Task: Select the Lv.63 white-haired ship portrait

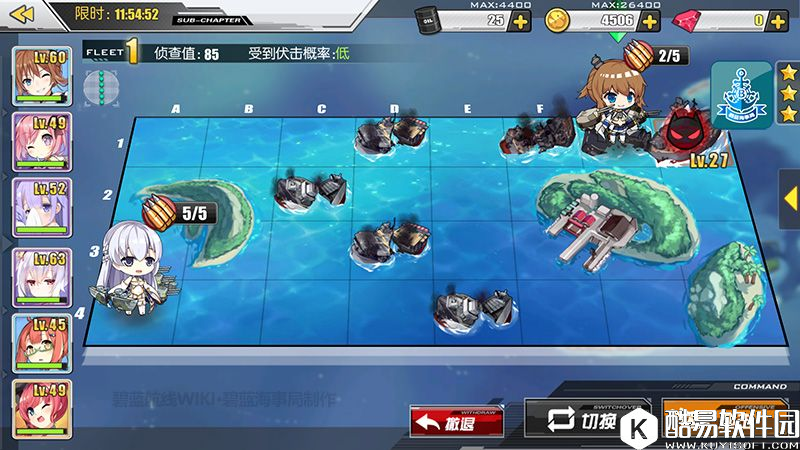Action: click(x=41, y=276)
